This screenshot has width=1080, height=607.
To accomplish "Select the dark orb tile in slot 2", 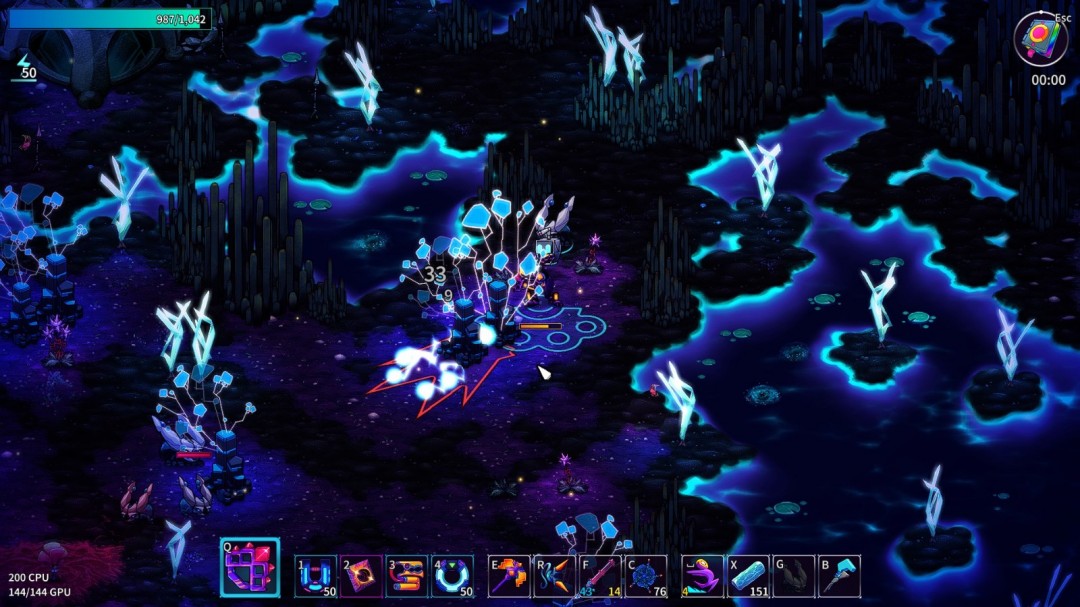I will (361, 577).
